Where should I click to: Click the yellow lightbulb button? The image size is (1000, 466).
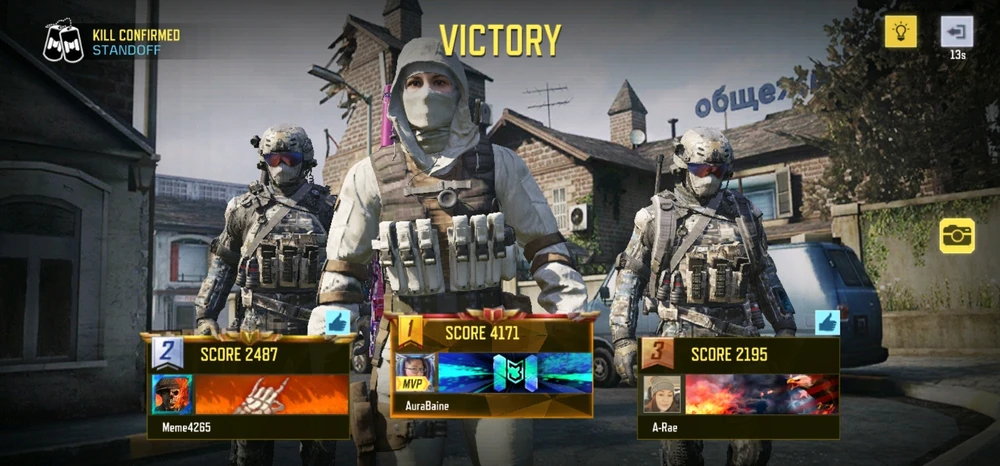click(900, 32)
